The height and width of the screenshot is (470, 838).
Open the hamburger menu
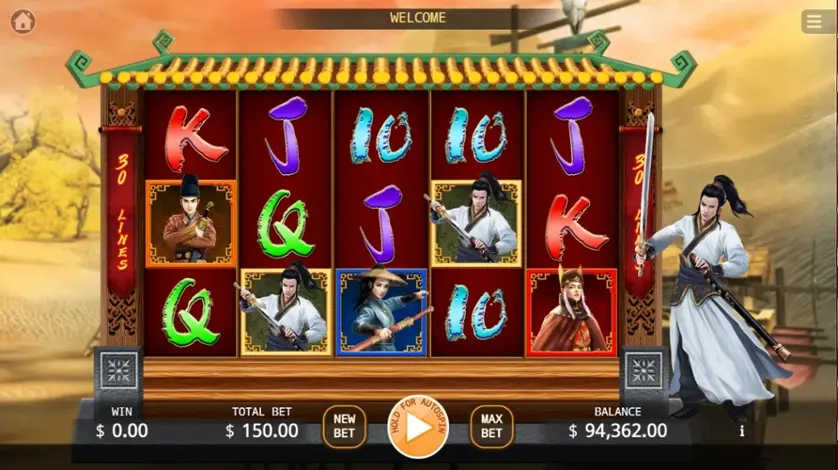[815, 21]
